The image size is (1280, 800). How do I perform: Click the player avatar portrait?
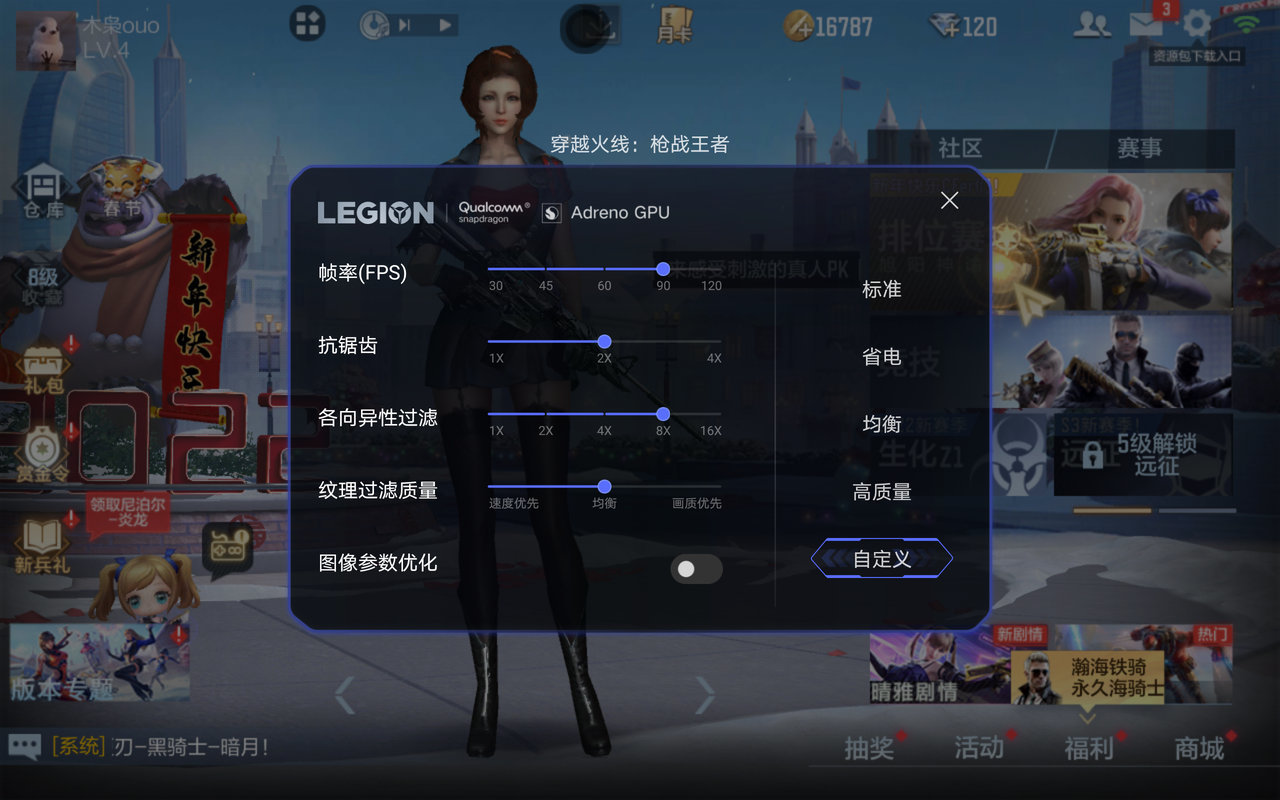click(x=46, y=40)
